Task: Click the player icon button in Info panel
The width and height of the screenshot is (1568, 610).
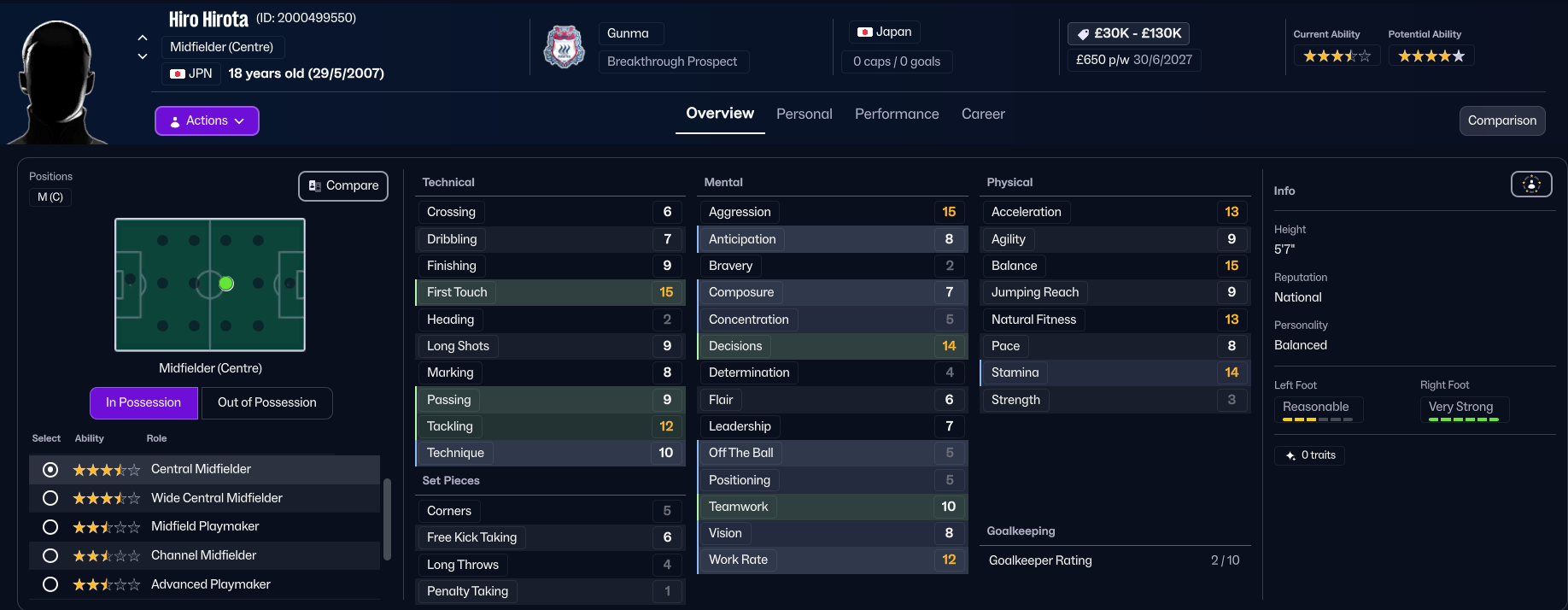Action: [x=1531, y=184]
